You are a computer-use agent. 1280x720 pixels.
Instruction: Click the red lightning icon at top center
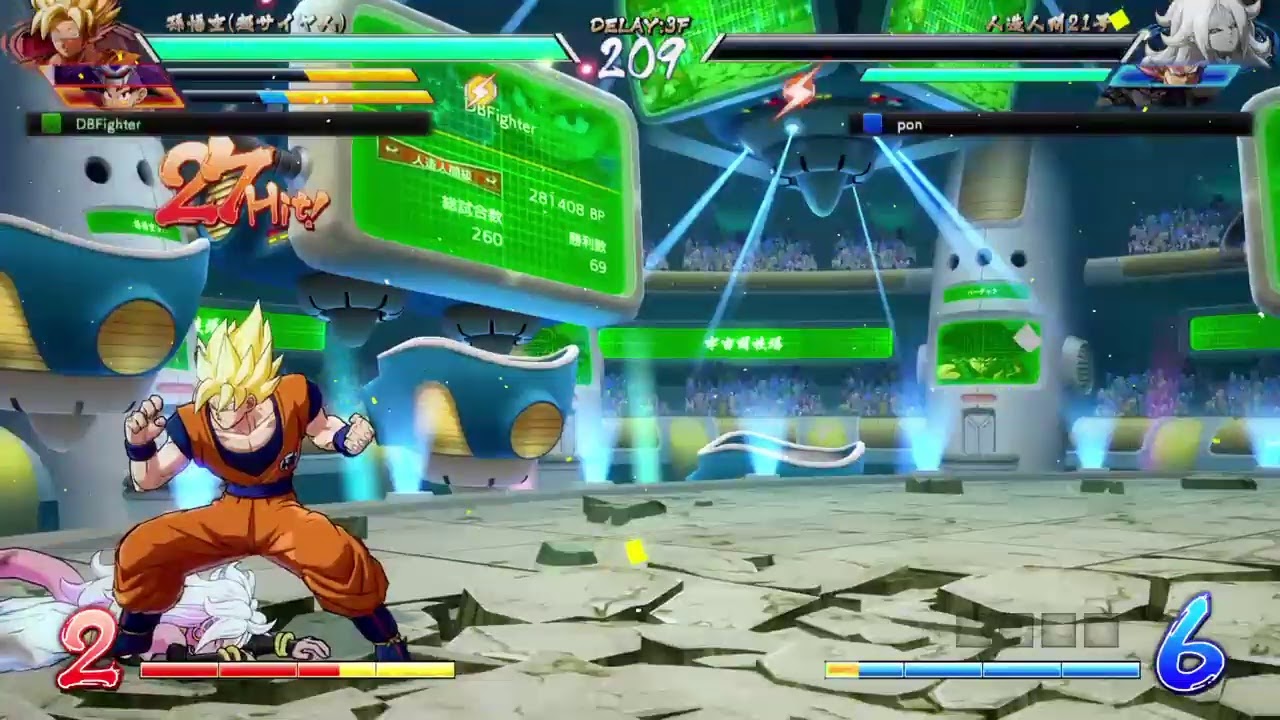[798, 88]
